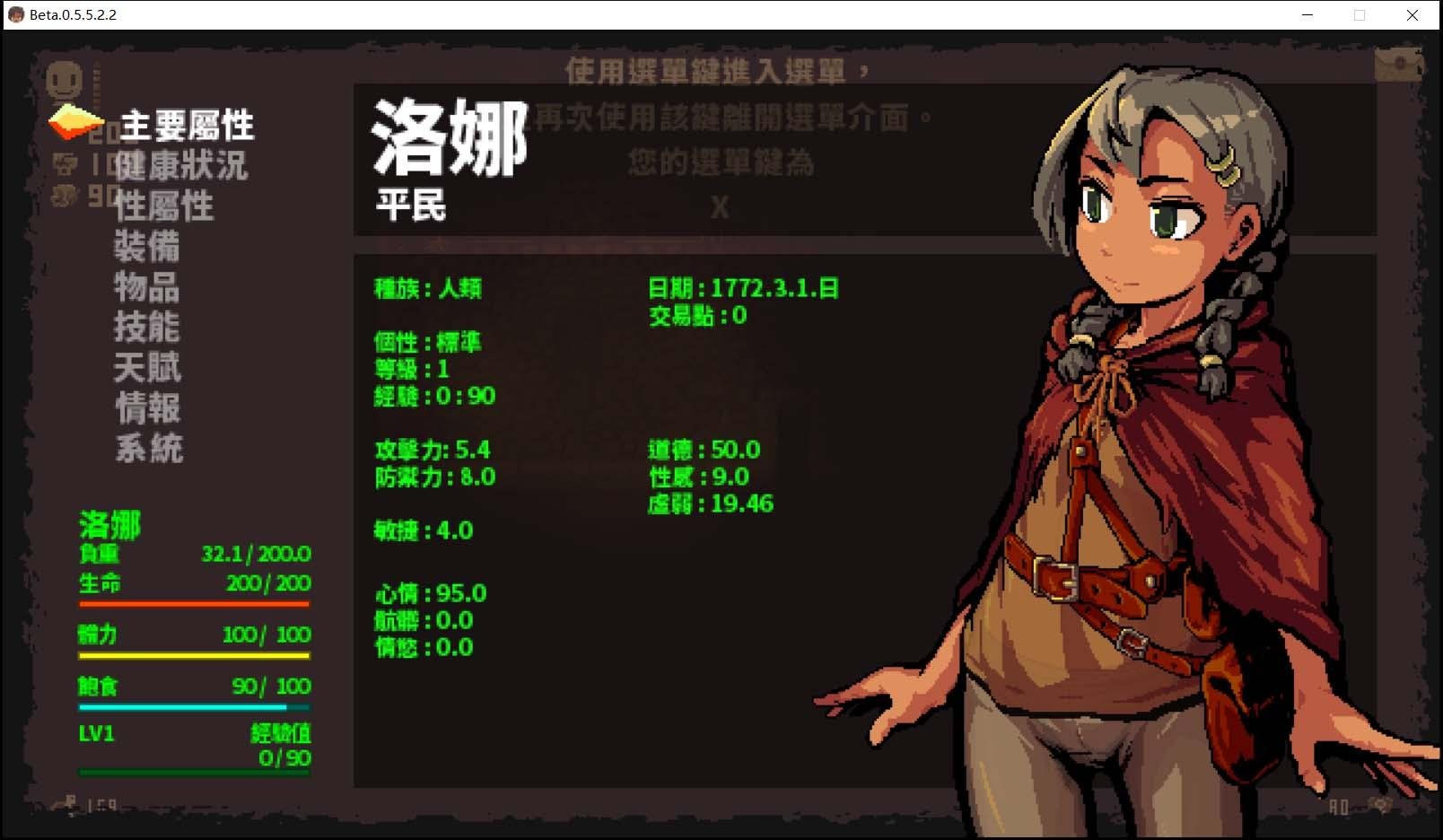Open the 裝備 equipment tab
Viewport: 1443px width, 840px height.
point(149,246)
